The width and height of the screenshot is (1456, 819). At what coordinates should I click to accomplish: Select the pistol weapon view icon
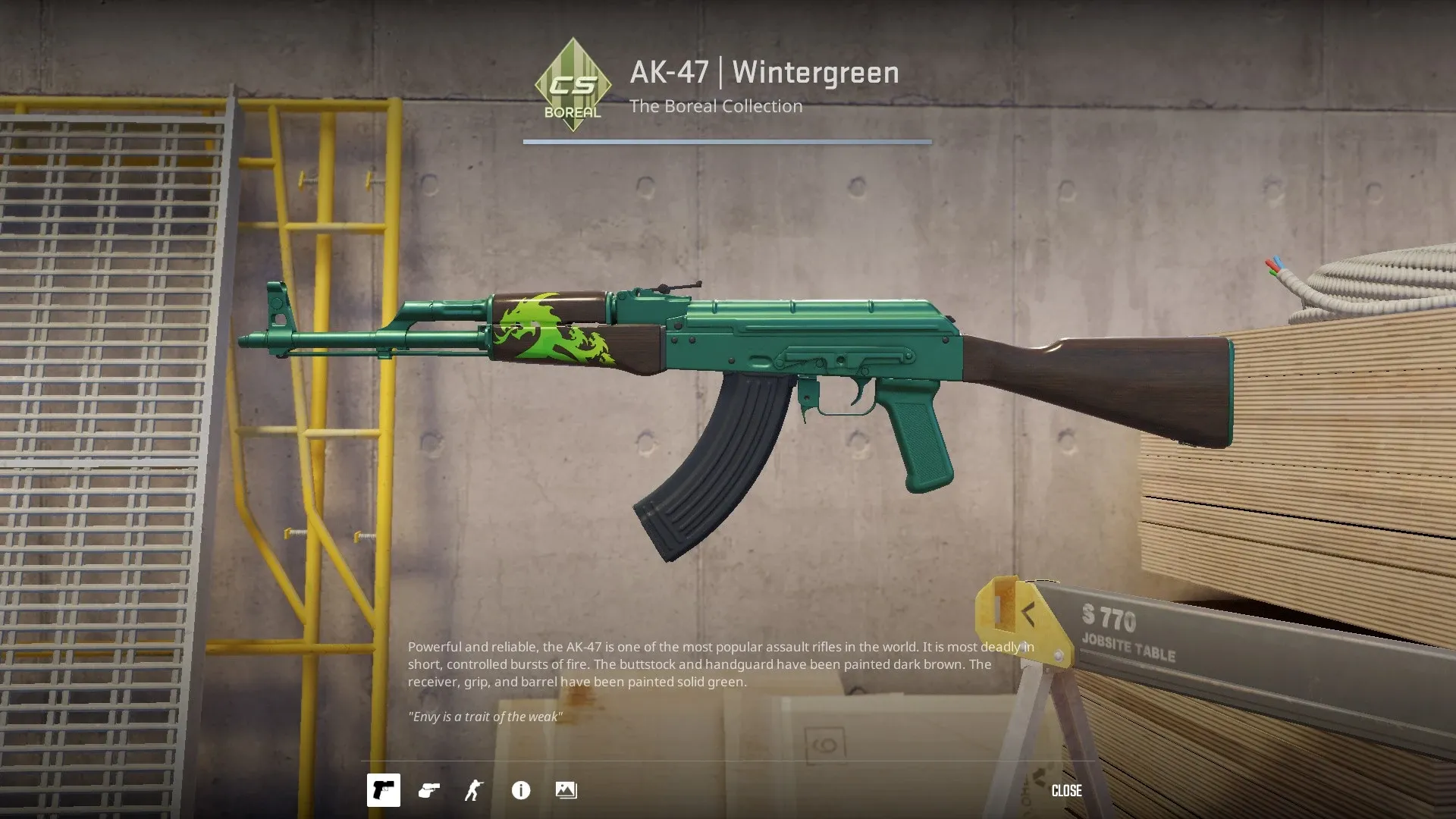coord(383,790)
